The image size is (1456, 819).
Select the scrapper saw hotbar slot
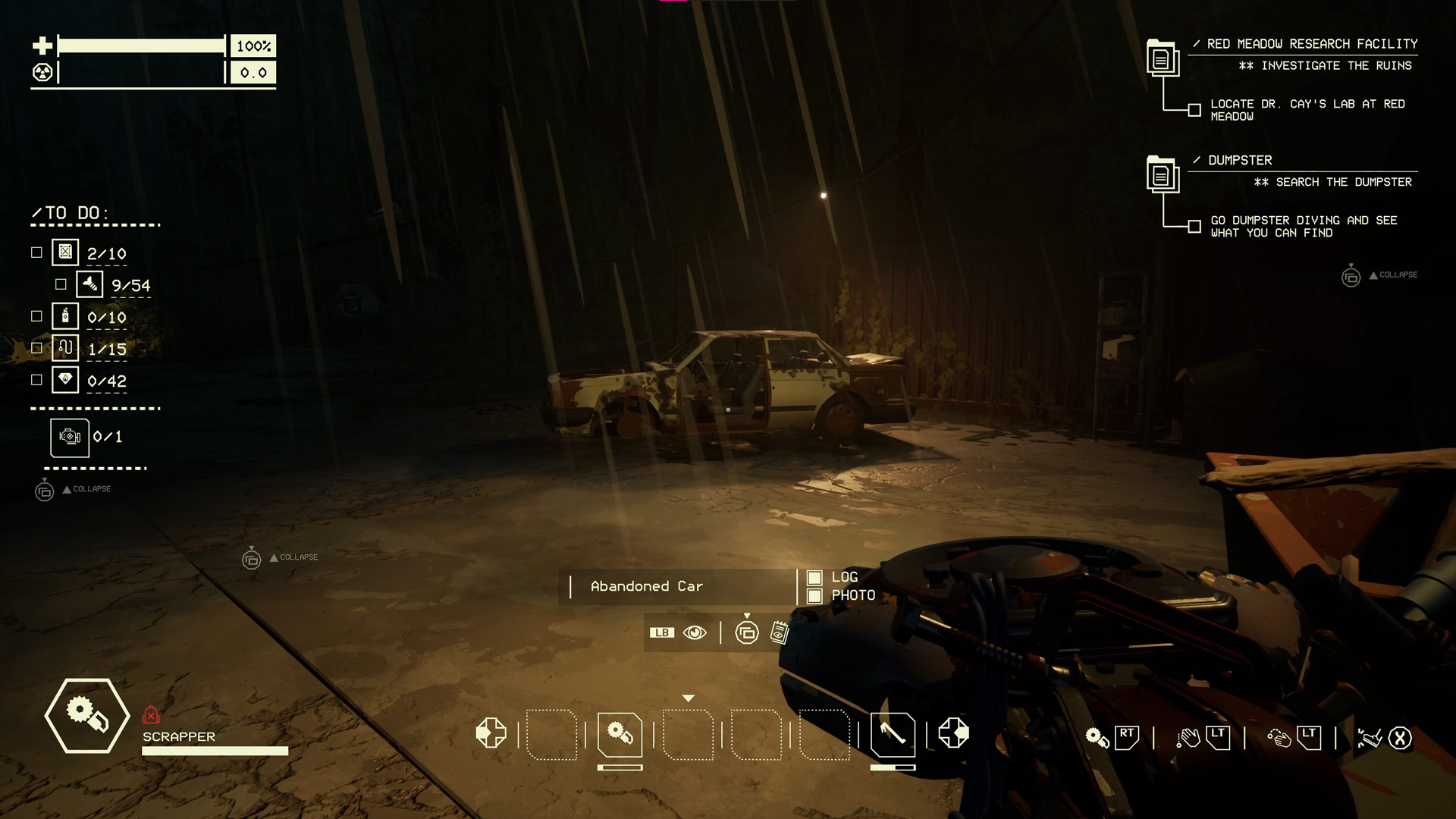pos(620,734)
